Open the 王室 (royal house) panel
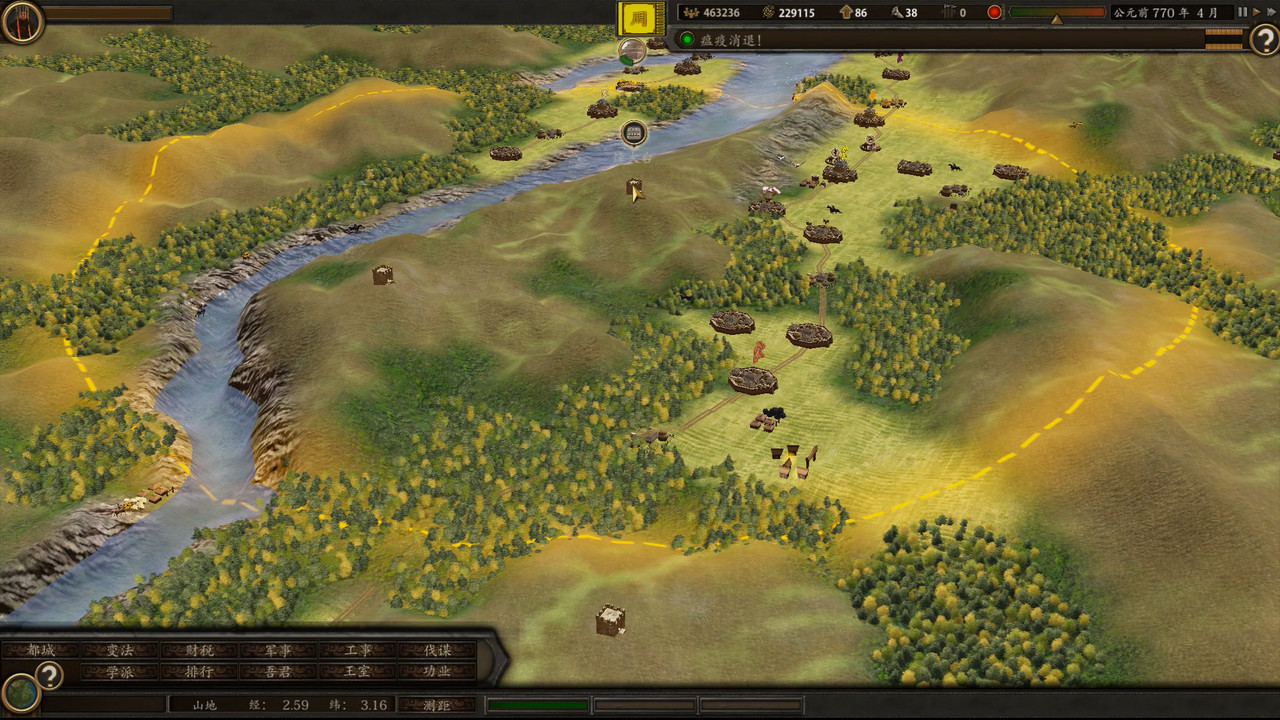This screenshot has height=720, width=1280. tap(358, 672)
